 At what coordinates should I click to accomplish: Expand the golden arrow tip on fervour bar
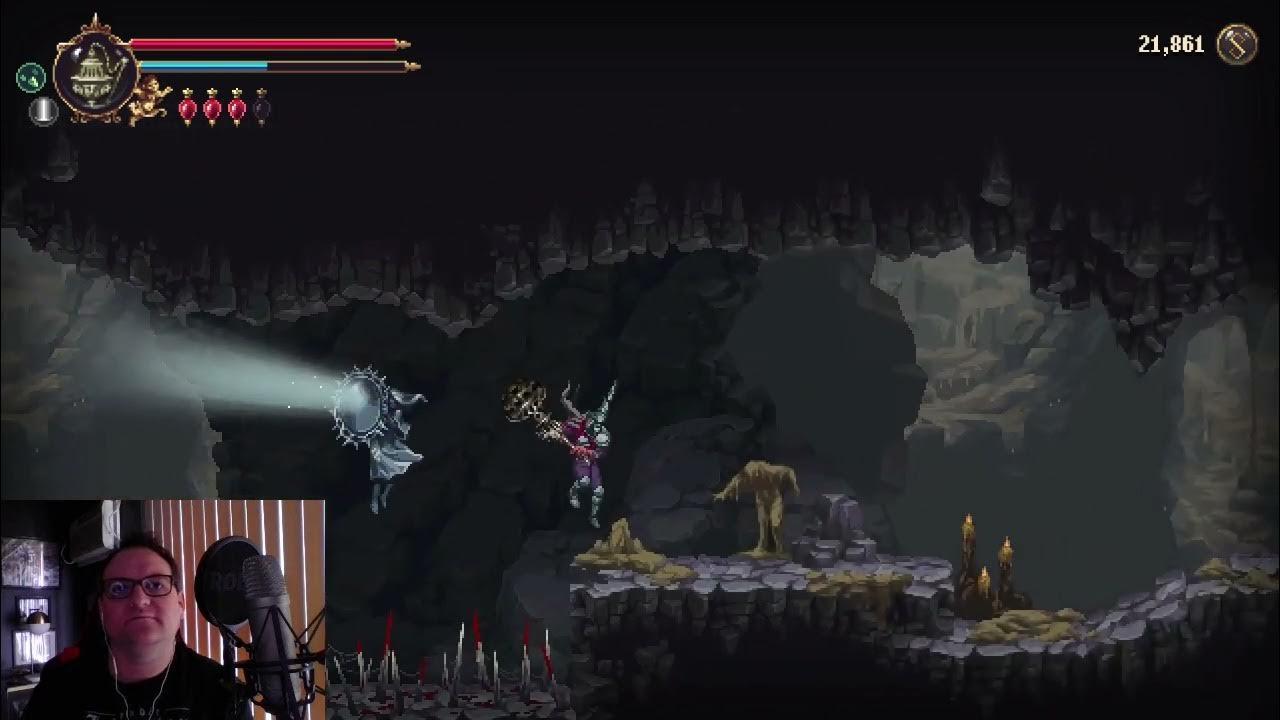[x=410, y=66]
